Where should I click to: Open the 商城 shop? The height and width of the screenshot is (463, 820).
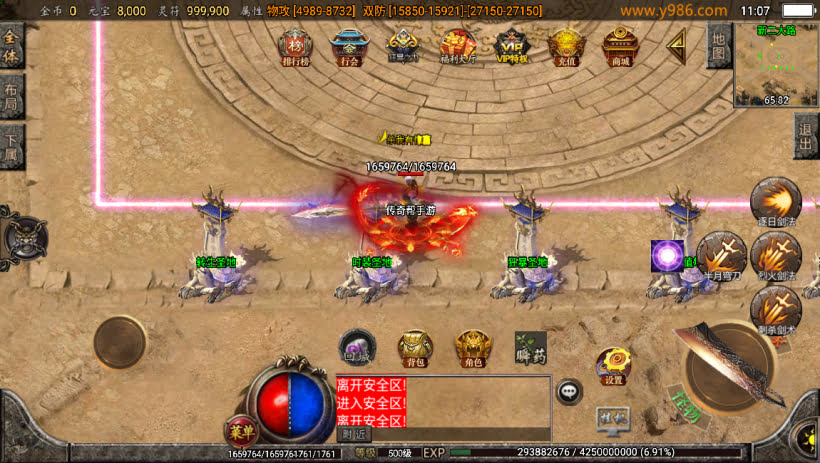[x=621, y=47]
